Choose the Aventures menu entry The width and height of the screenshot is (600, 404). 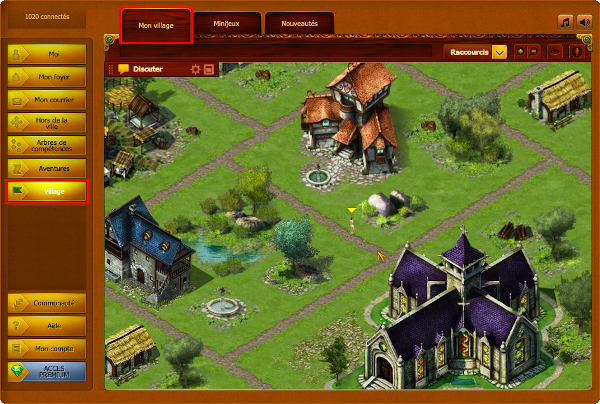[x=47, y=168]
